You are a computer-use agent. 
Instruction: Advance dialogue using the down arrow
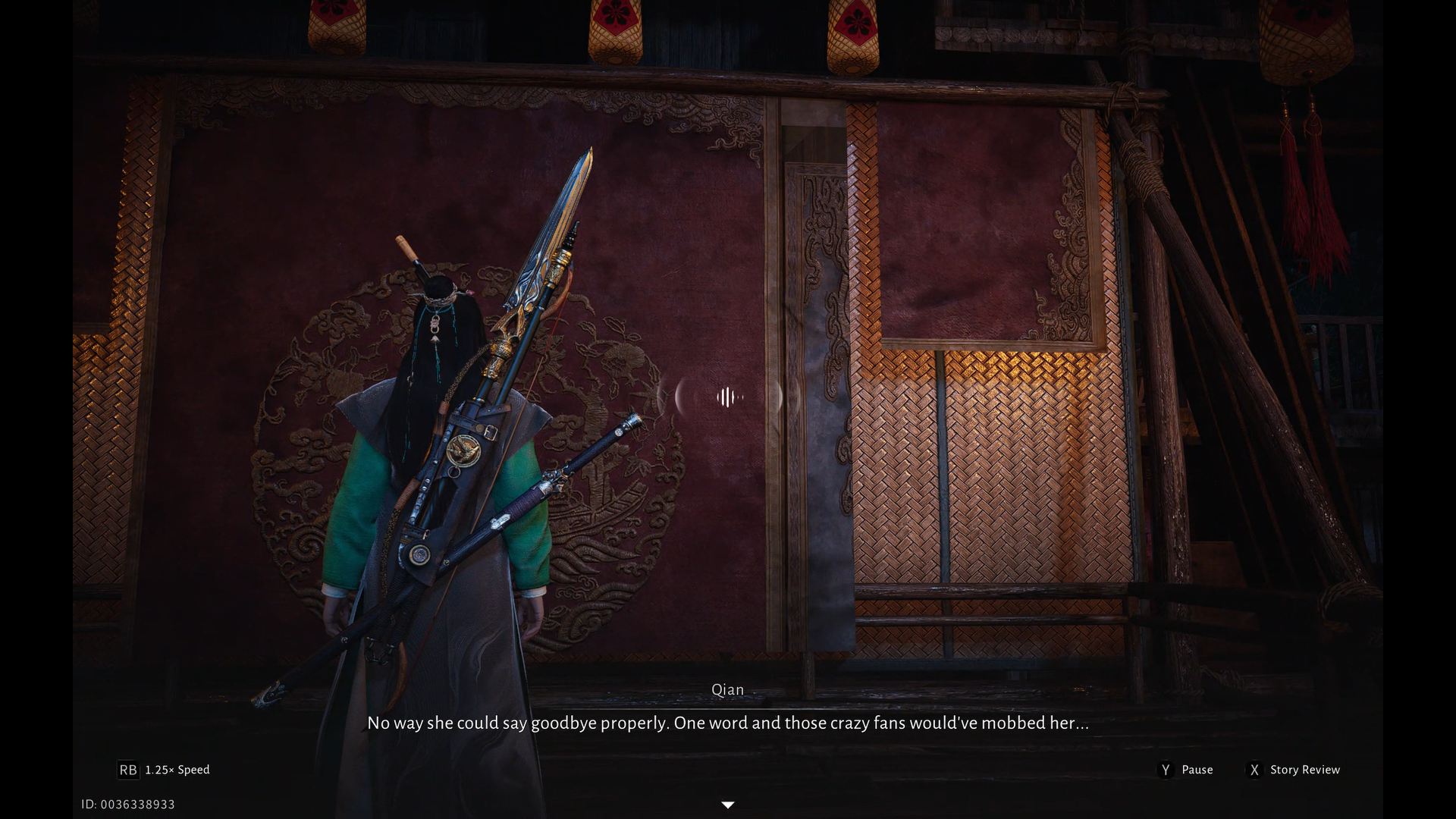[x=728, y=805]
